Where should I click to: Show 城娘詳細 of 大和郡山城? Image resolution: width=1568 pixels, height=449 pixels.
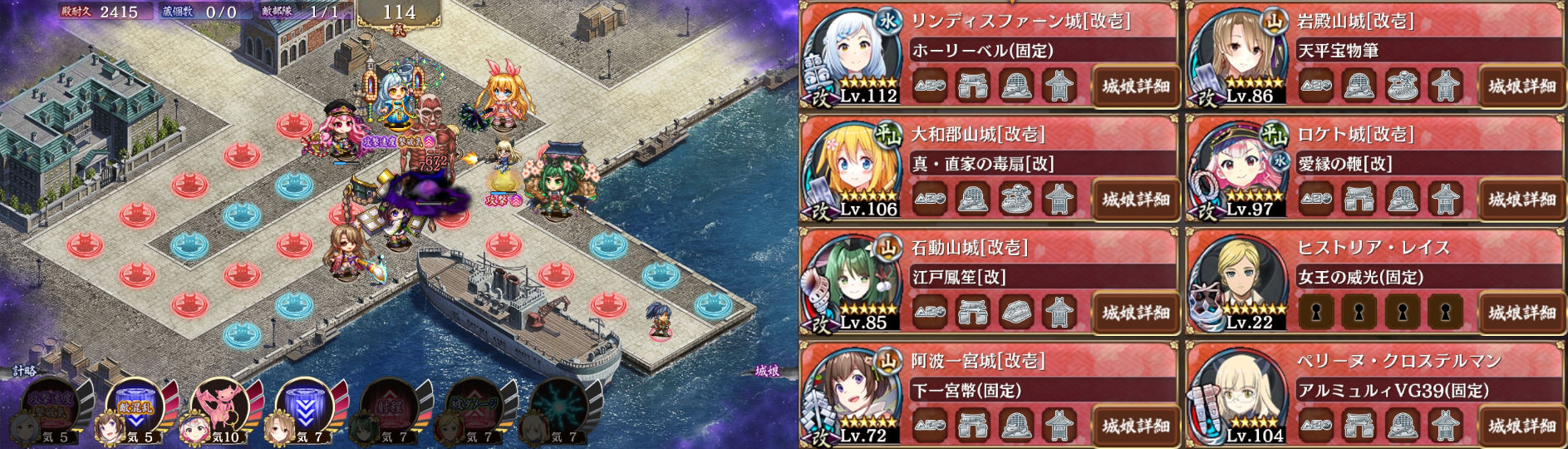coord(1135,199)
